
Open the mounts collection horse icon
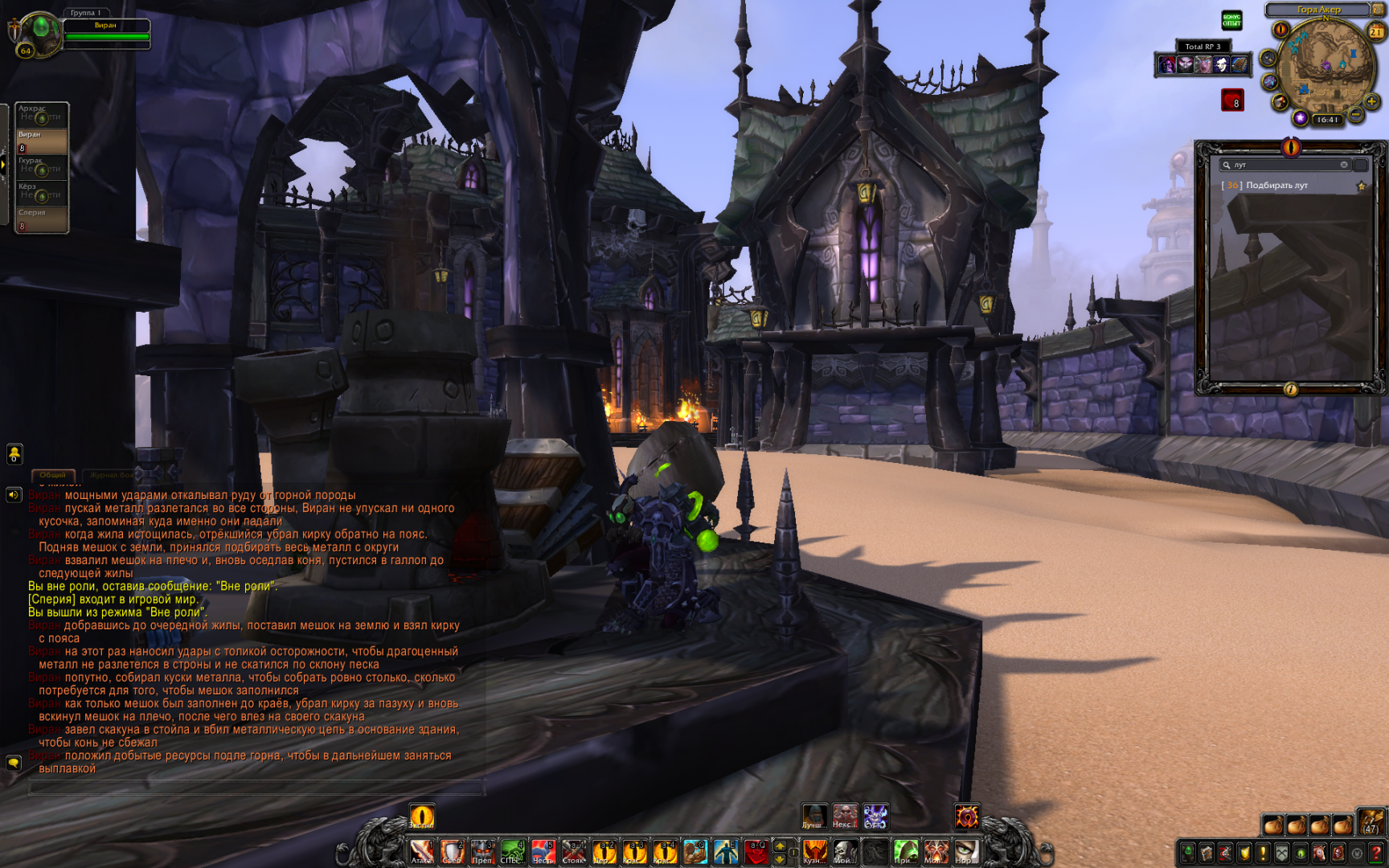click(x=1319, y=853)
